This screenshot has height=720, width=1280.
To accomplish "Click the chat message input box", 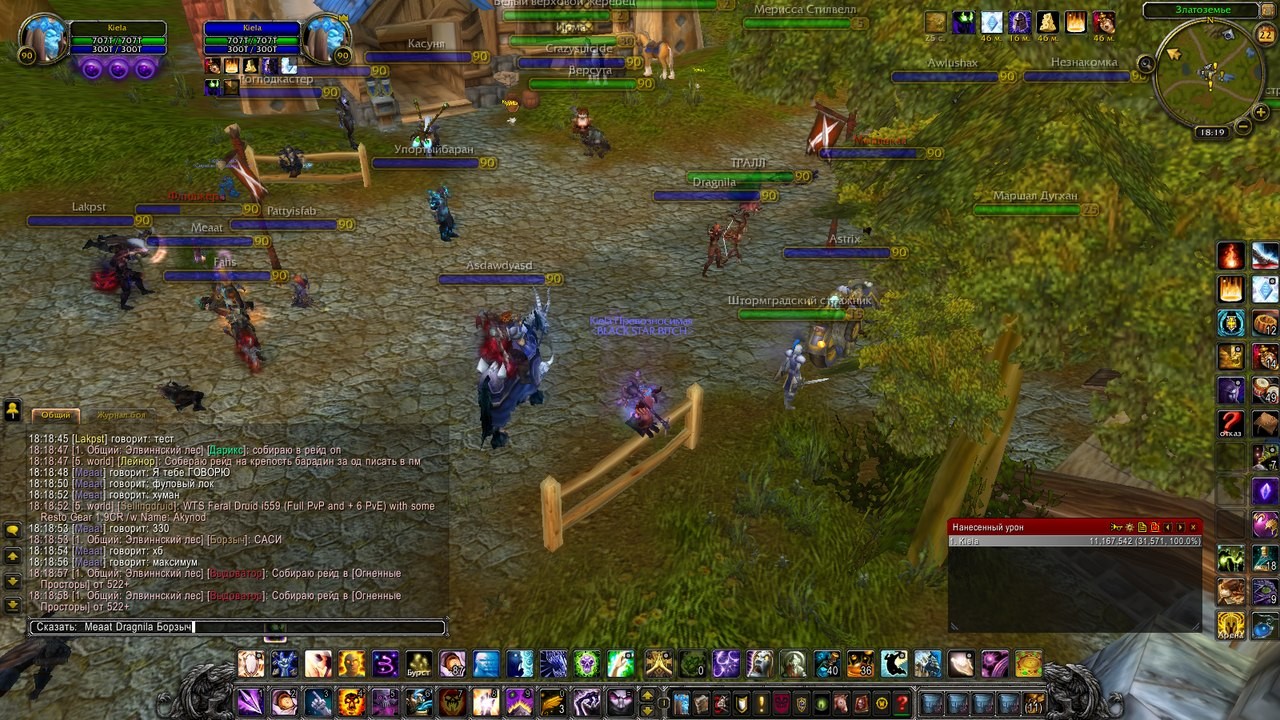I will 237,627.
